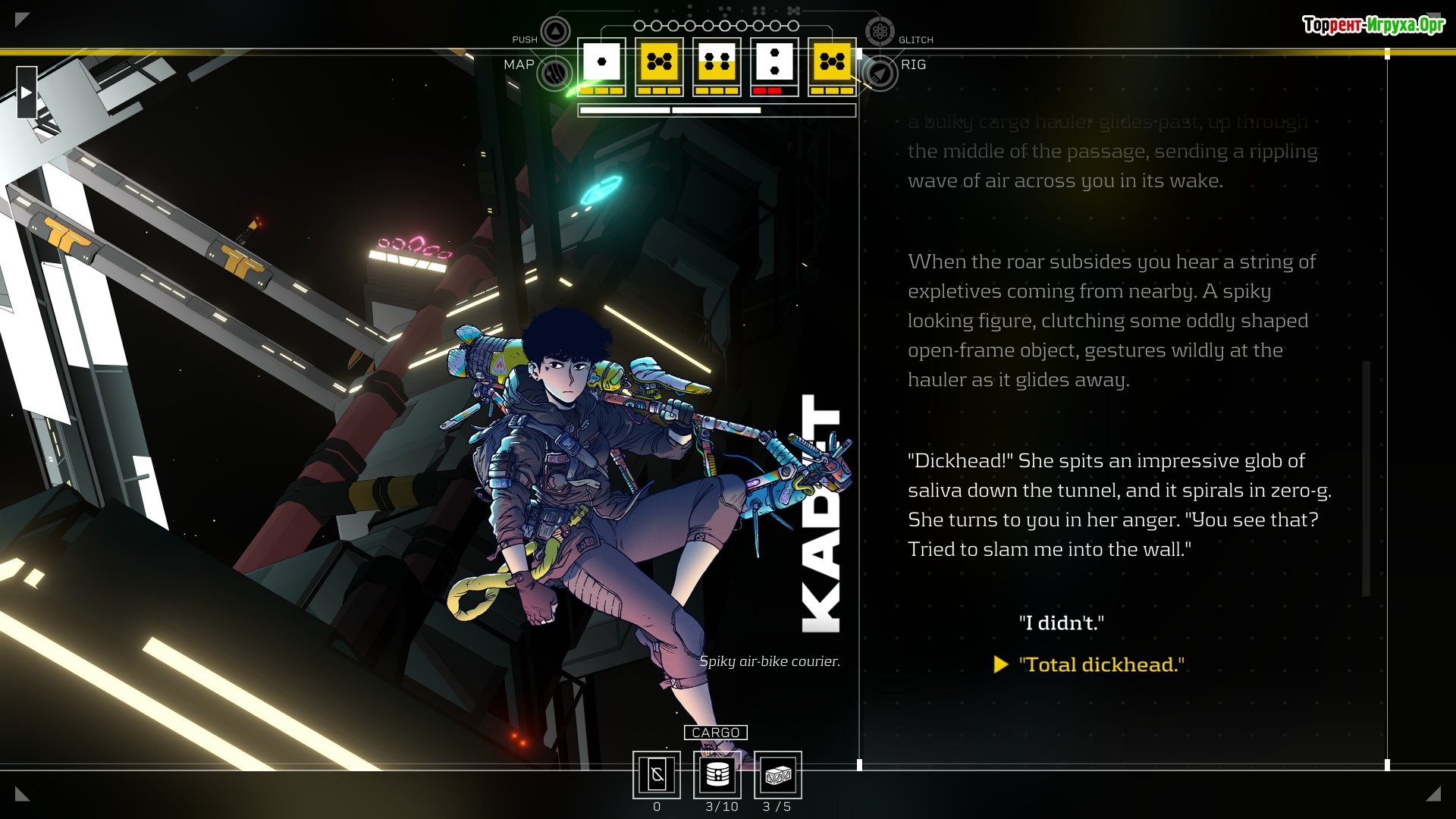Viewport: 1456px width, 819px height.
Task: Open the Rig panel
Action: [880, 73]
